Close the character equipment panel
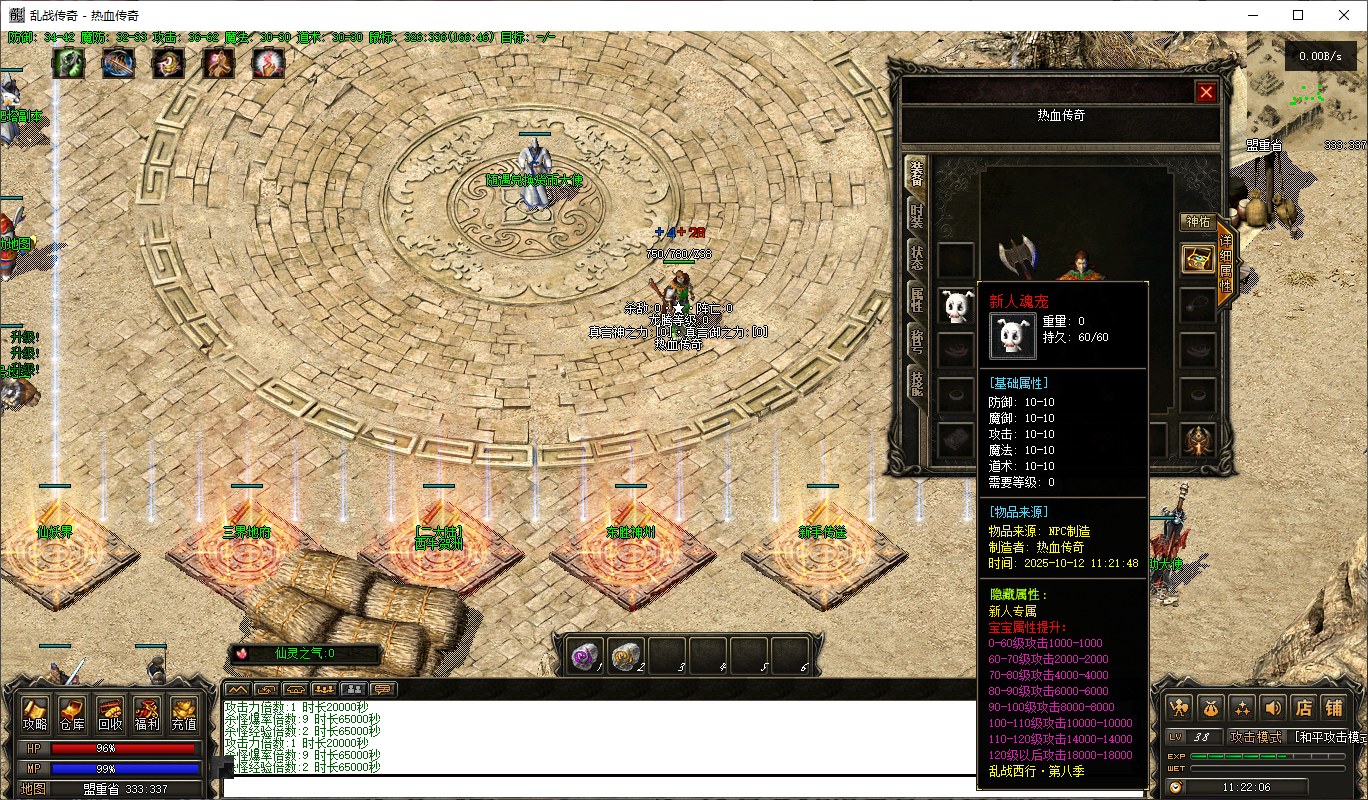The height and width of the screenshot is (800, 1368). pos(1206,92)
